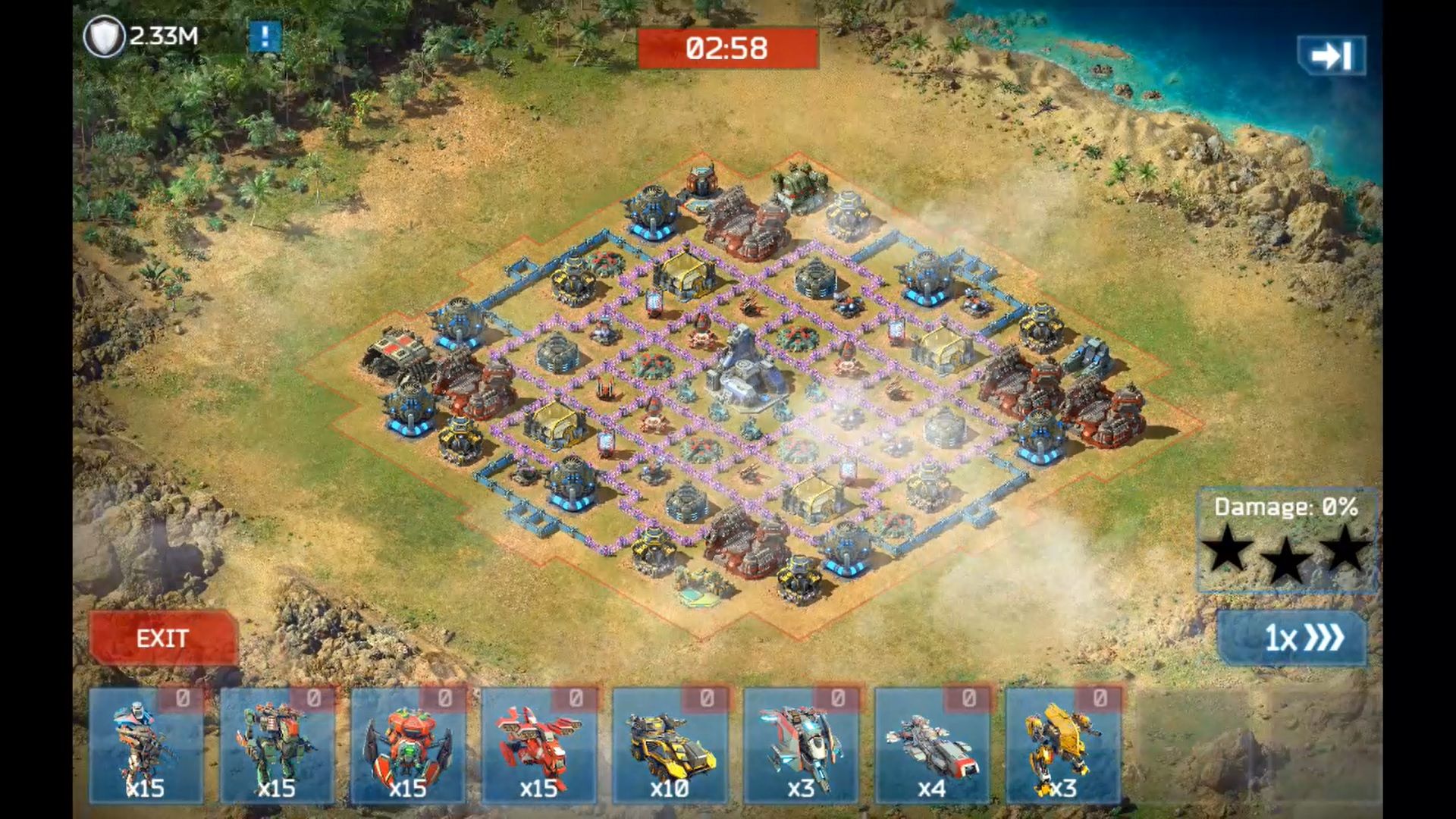This screenshot has width=1456, height=819.
Task: Select the x4 grey airship card
Action: click(x=932, y=745)
